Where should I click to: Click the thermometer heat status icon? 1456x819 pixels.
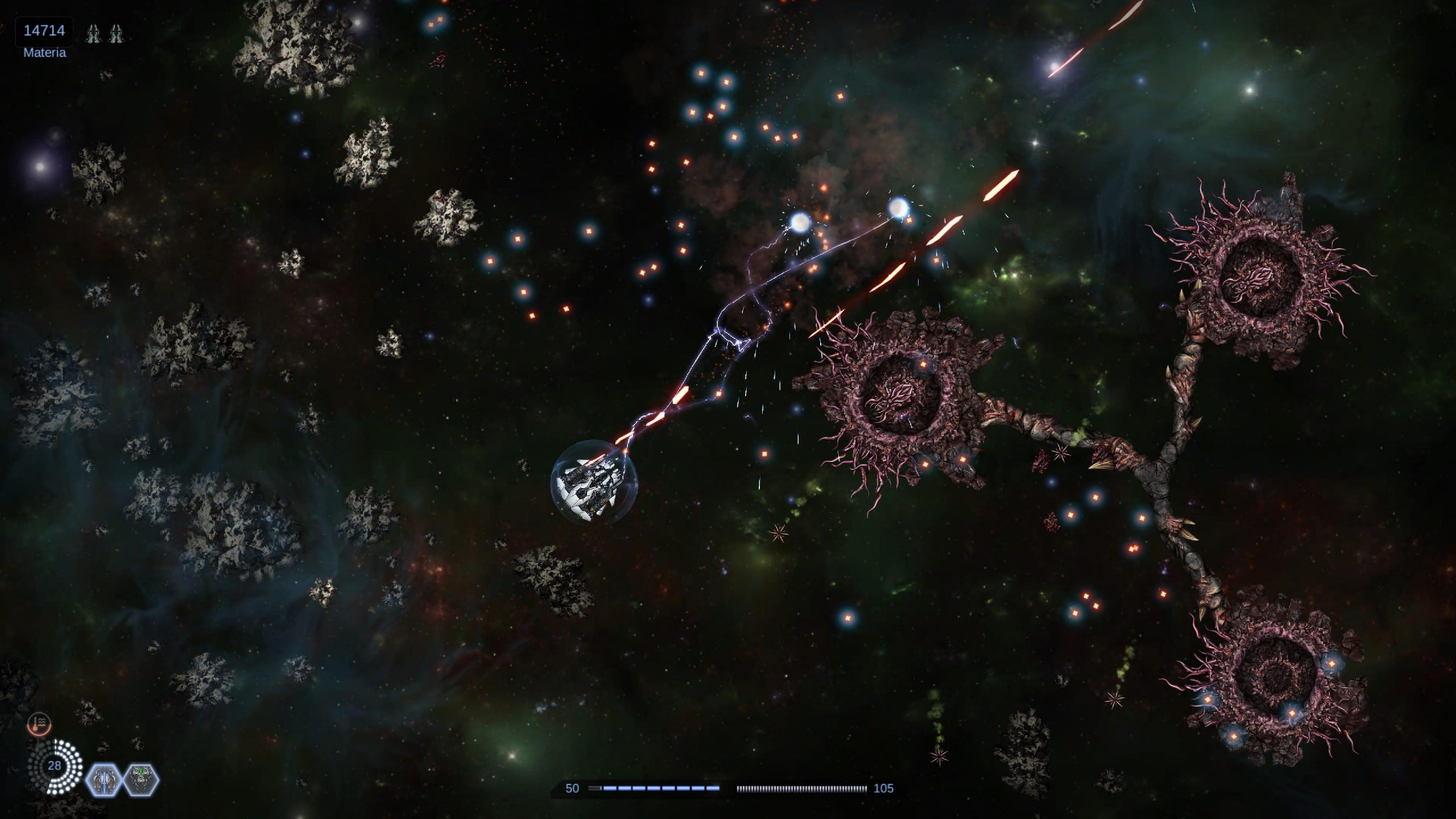[x=39, y=724]
